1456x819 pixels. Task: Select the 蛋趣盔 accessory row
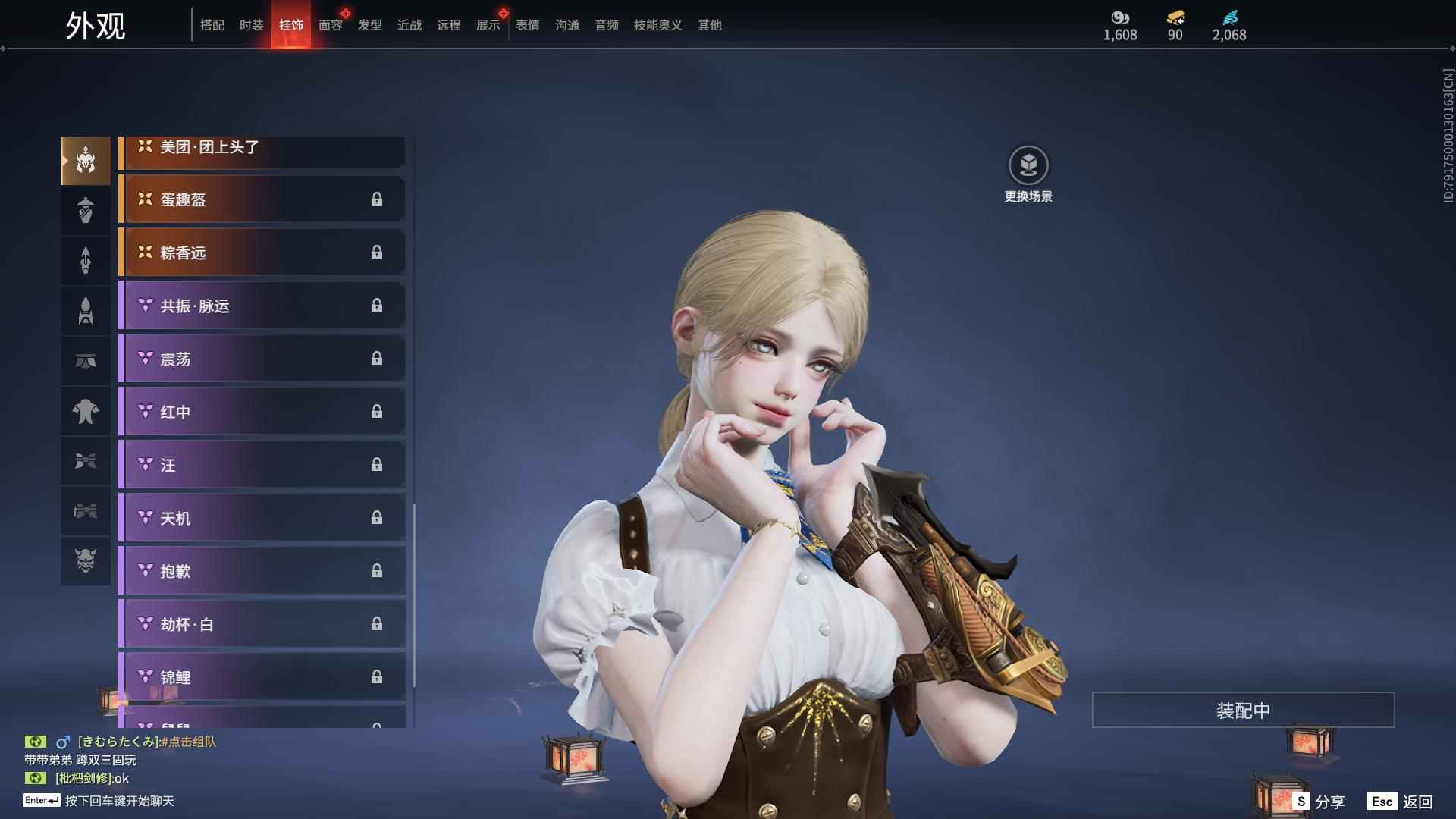(x=262, y=199)
